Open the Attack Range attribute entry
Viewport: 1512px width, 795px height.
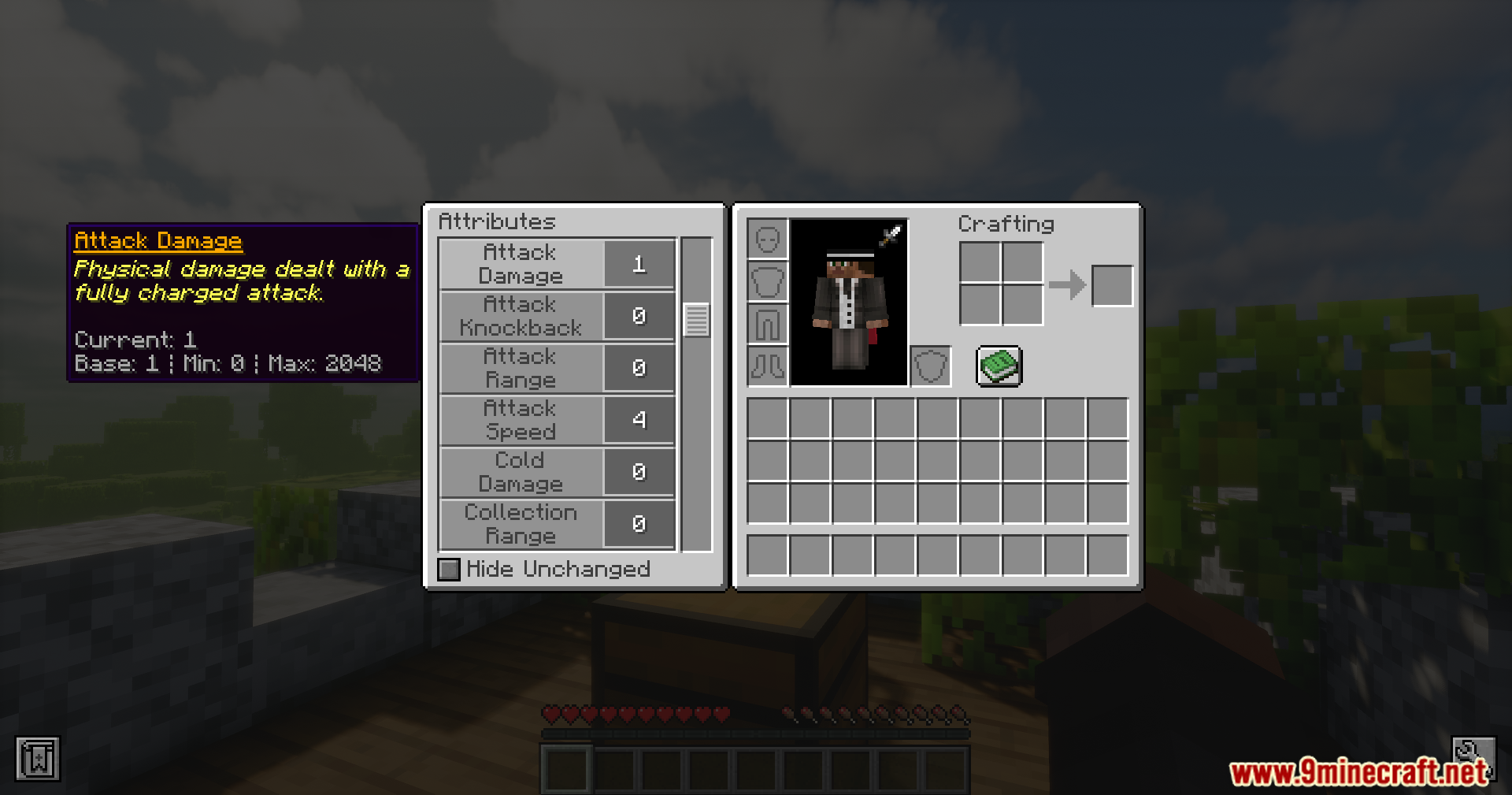[521, 368]
